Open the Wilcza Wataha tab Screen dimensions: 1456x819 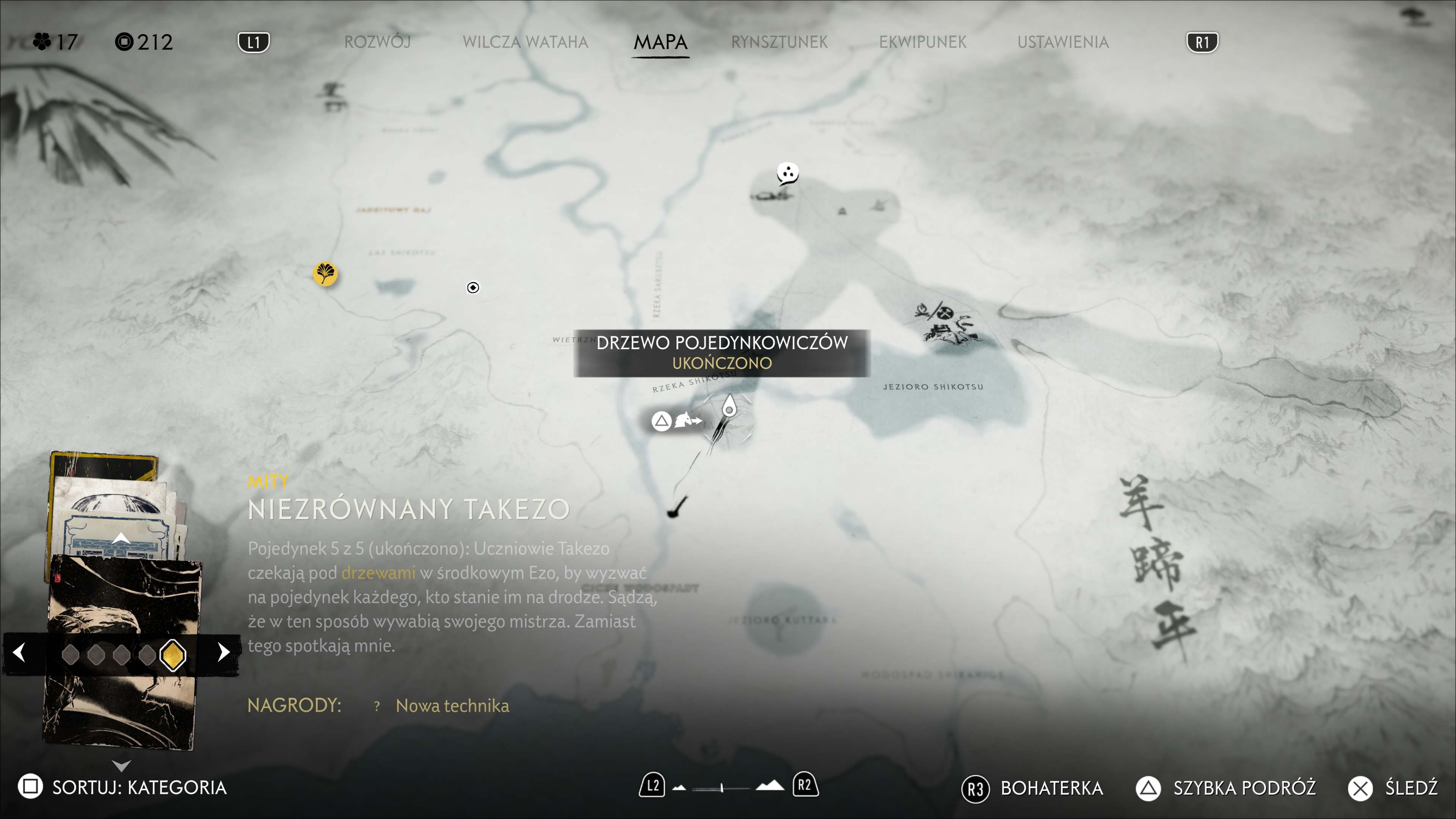pos(525,42)
